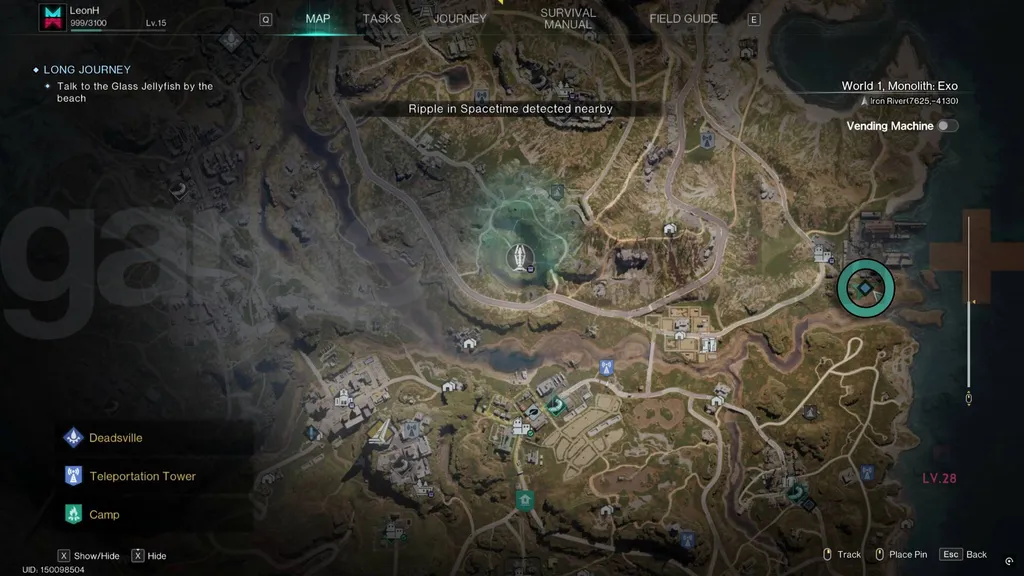Image resolution: width=1024 pixels, height=576 pixels.
Task: Open the Long Journey quest tracker
Action: (86, 70)
